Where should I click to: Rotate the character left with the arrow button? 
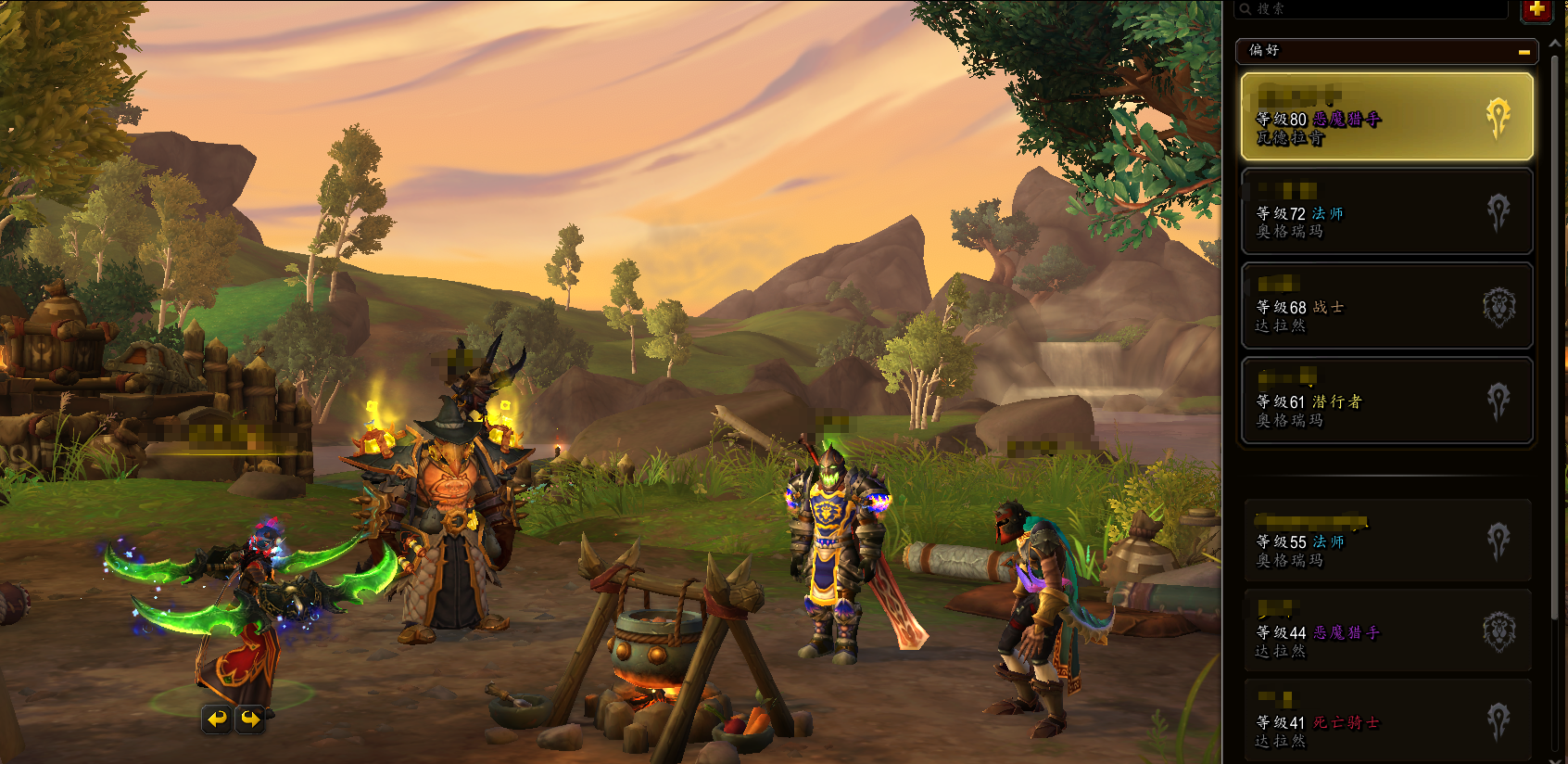pyautogui.click(x=217, y=719)
